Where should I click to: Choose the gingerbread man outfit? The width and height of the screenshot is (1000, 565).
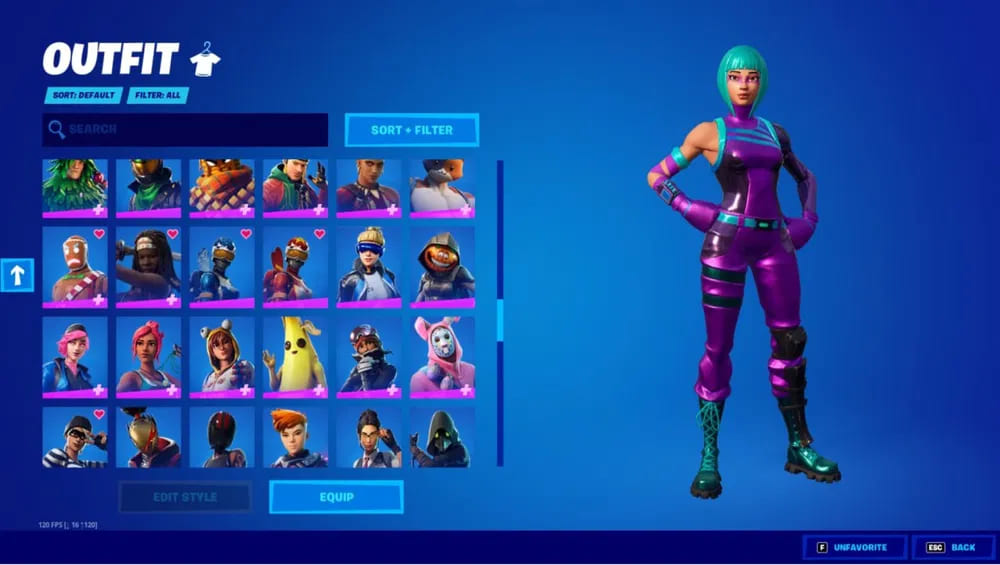[x=75, y=267]
